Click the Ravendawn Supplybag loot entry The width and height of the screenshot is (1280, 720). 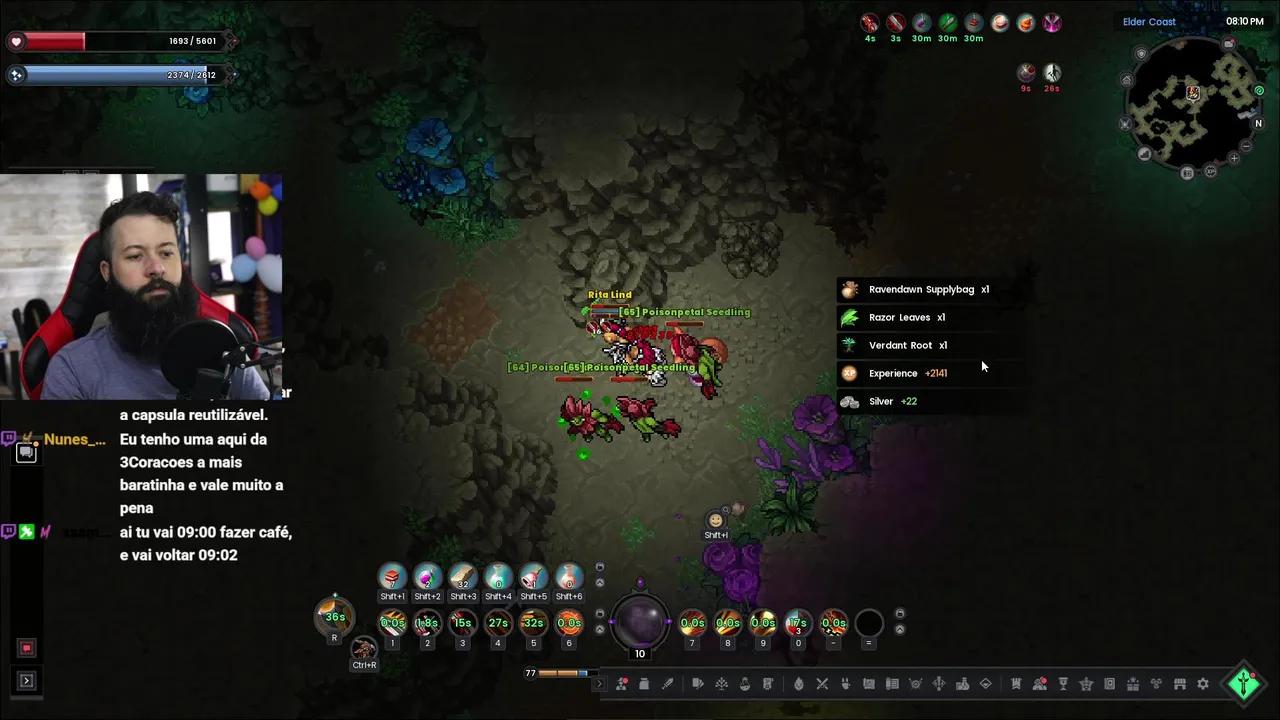[920, 290]
